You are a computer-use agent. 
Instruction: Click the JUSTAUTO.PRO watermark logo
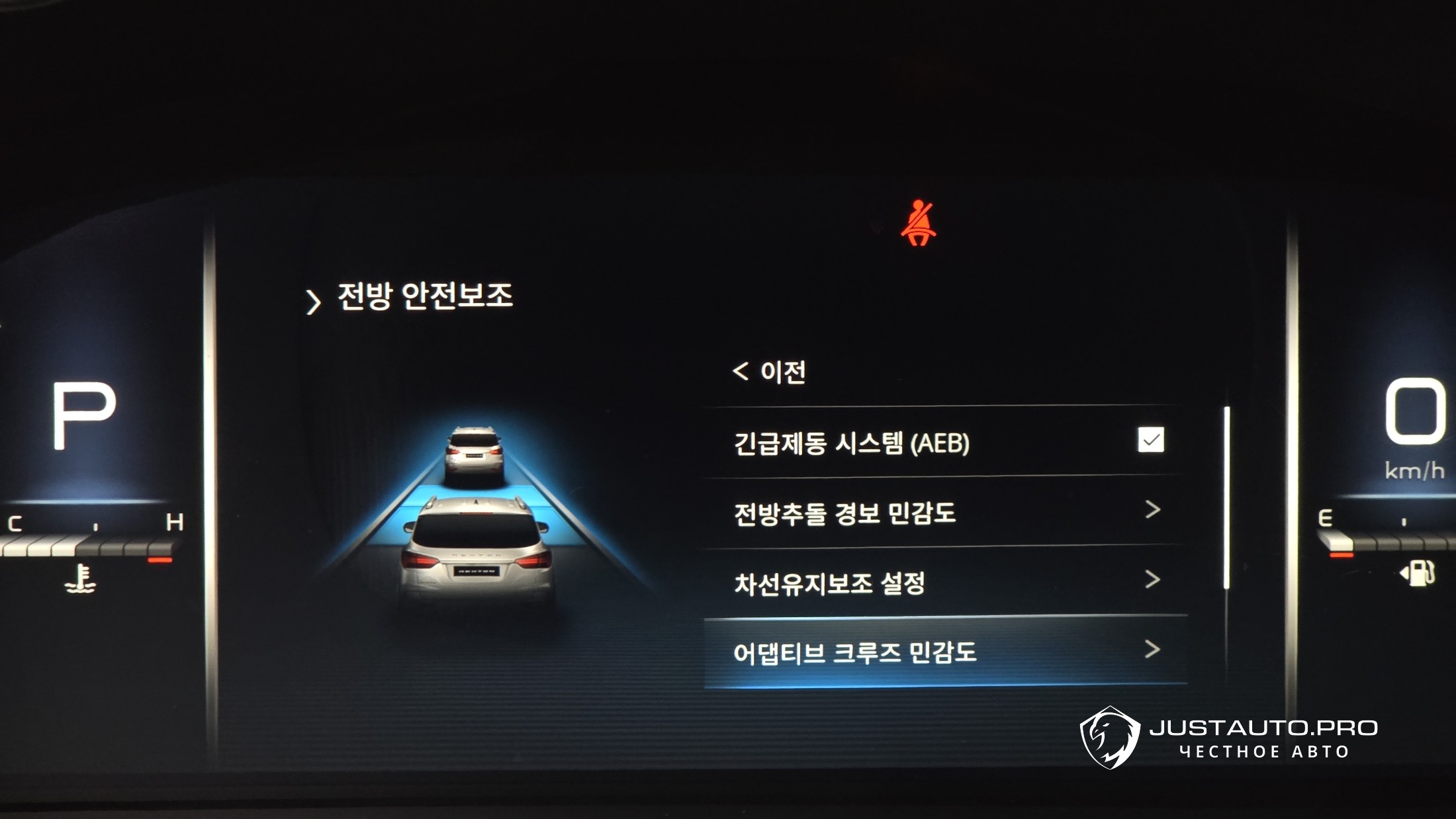point(1228,738)
